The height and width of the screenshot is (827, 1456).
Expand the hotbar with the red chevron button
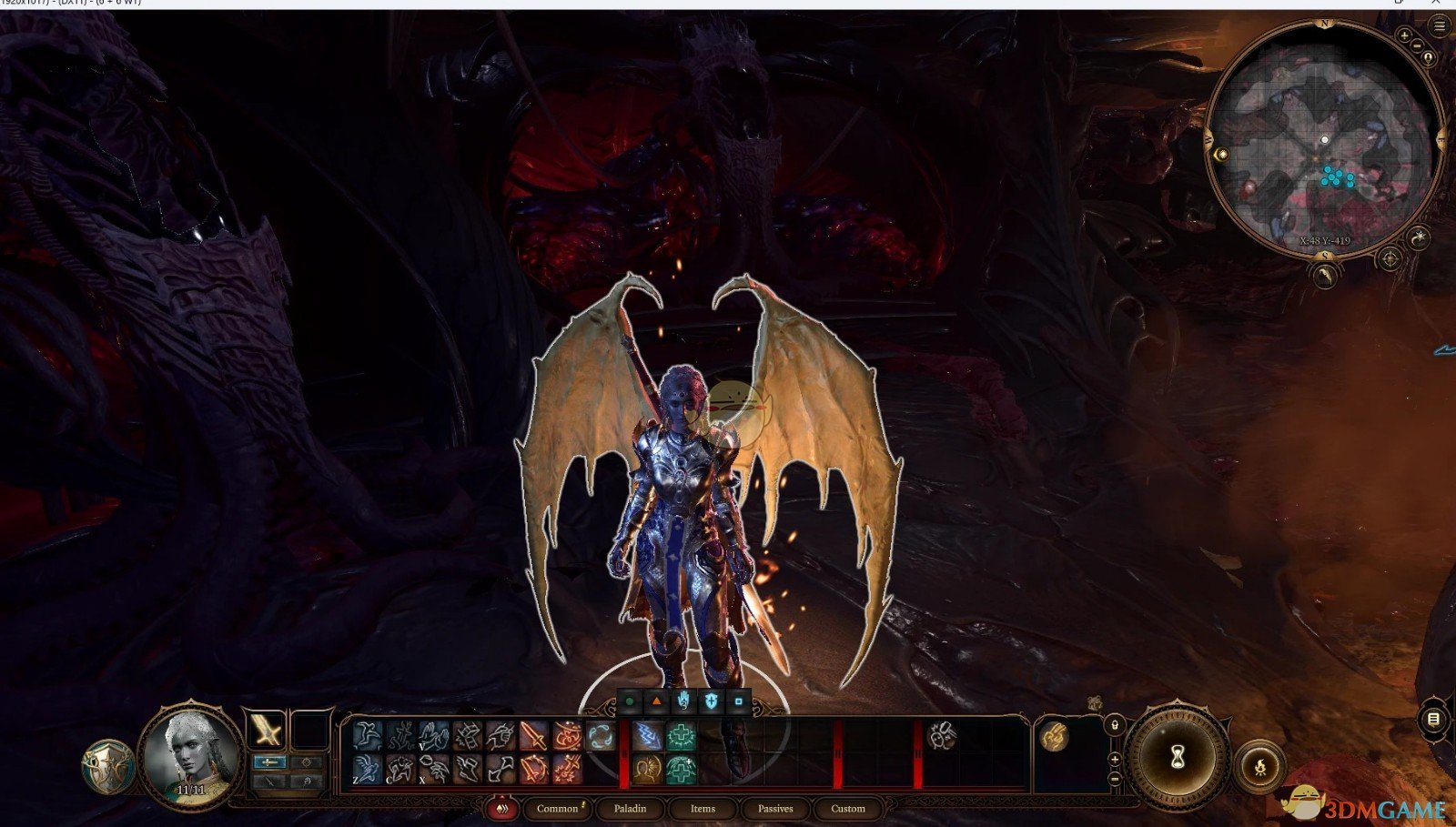click(501, 808)
